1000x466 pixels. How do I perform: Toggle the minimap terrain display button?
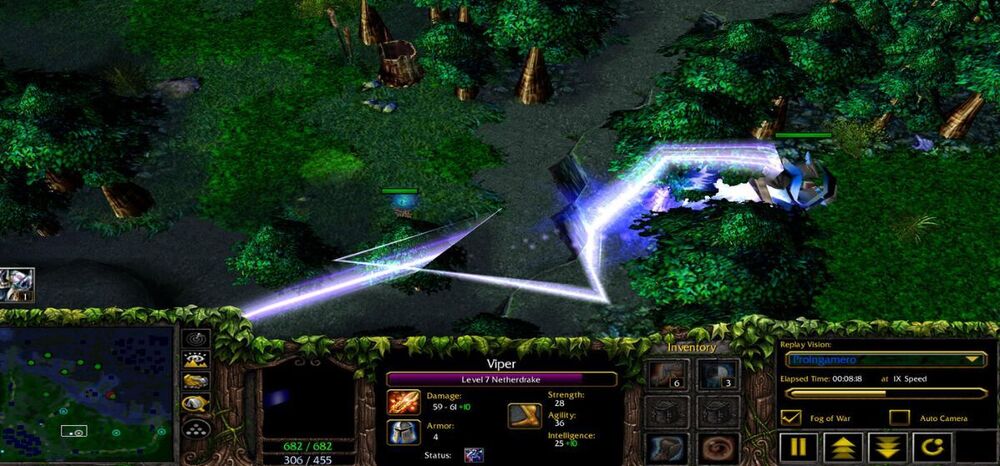(197, 360)
